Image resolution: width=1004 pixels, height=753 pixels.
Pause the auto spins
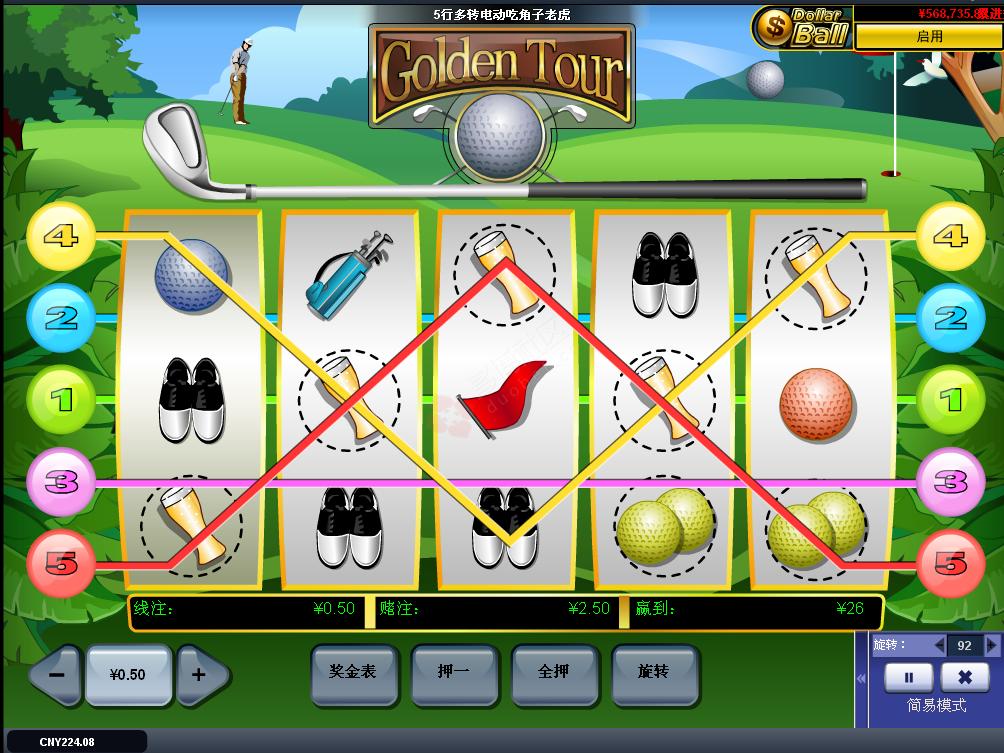pyautogui.click(x=909, y=677)
